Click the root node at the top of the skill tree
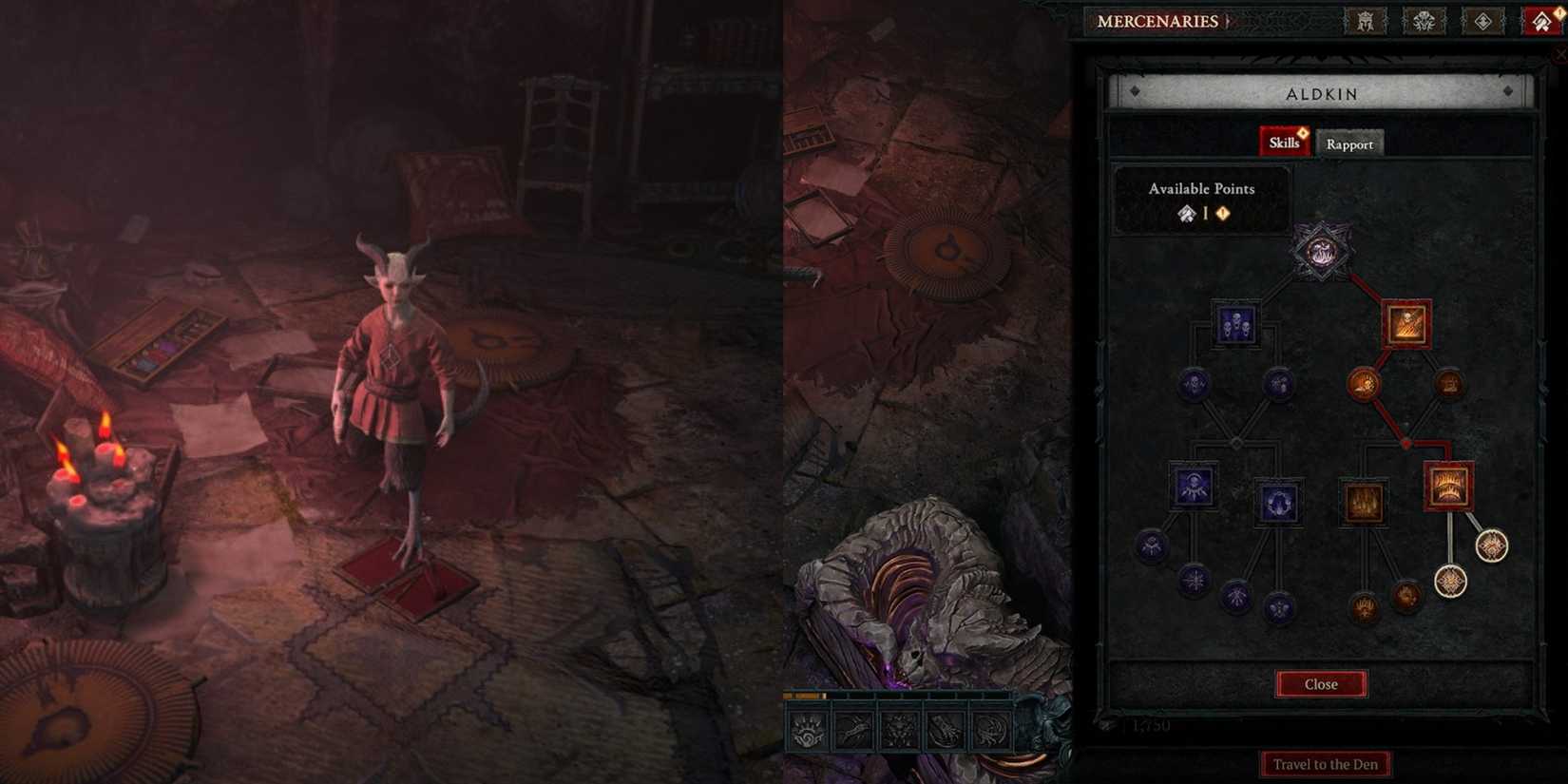 pos(1321,254)
